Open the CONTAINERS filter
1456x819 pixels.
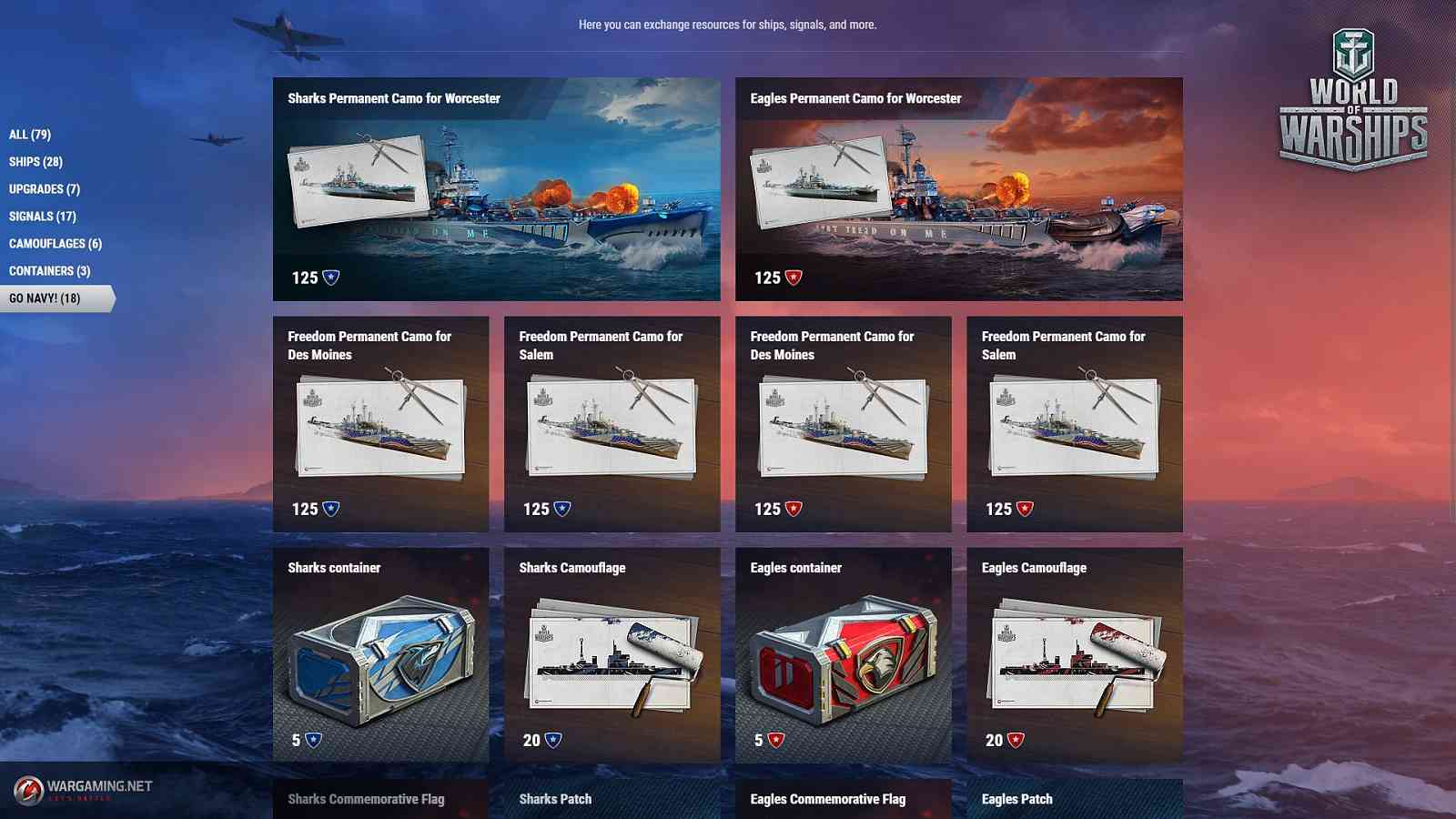click(x=48, y=270)
